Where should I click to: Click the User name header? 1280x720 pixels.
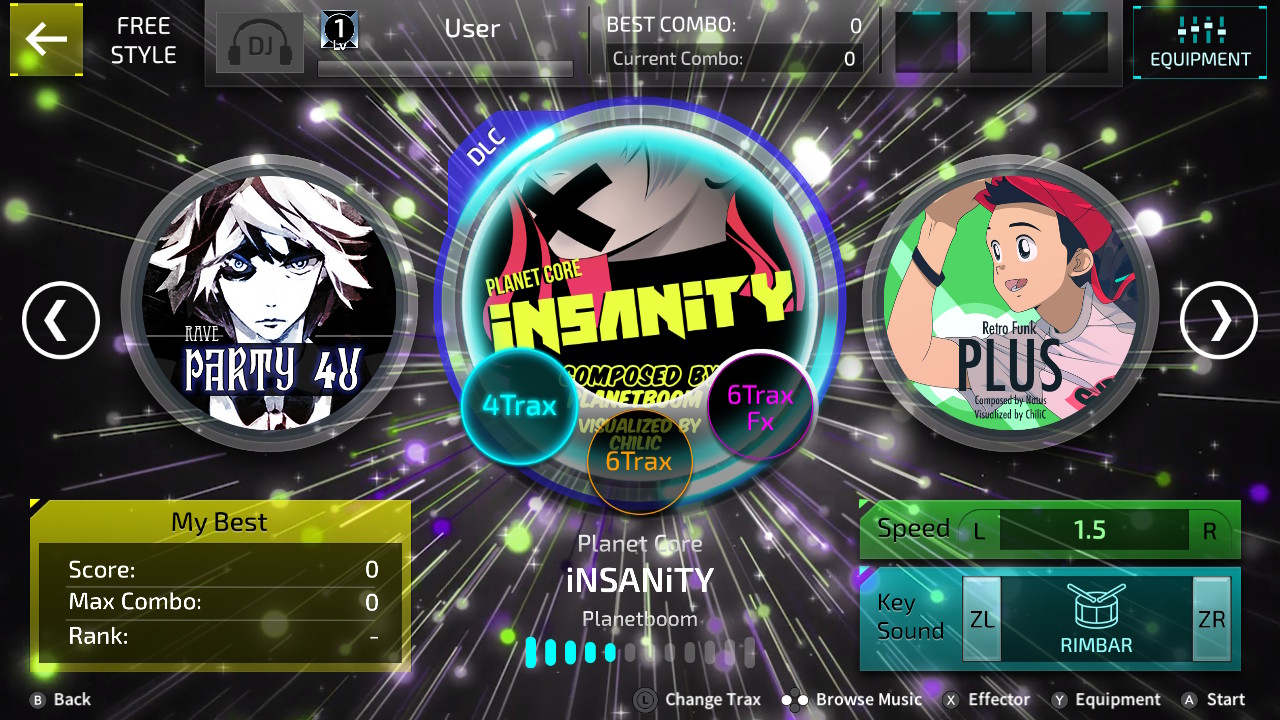[471, 28]
